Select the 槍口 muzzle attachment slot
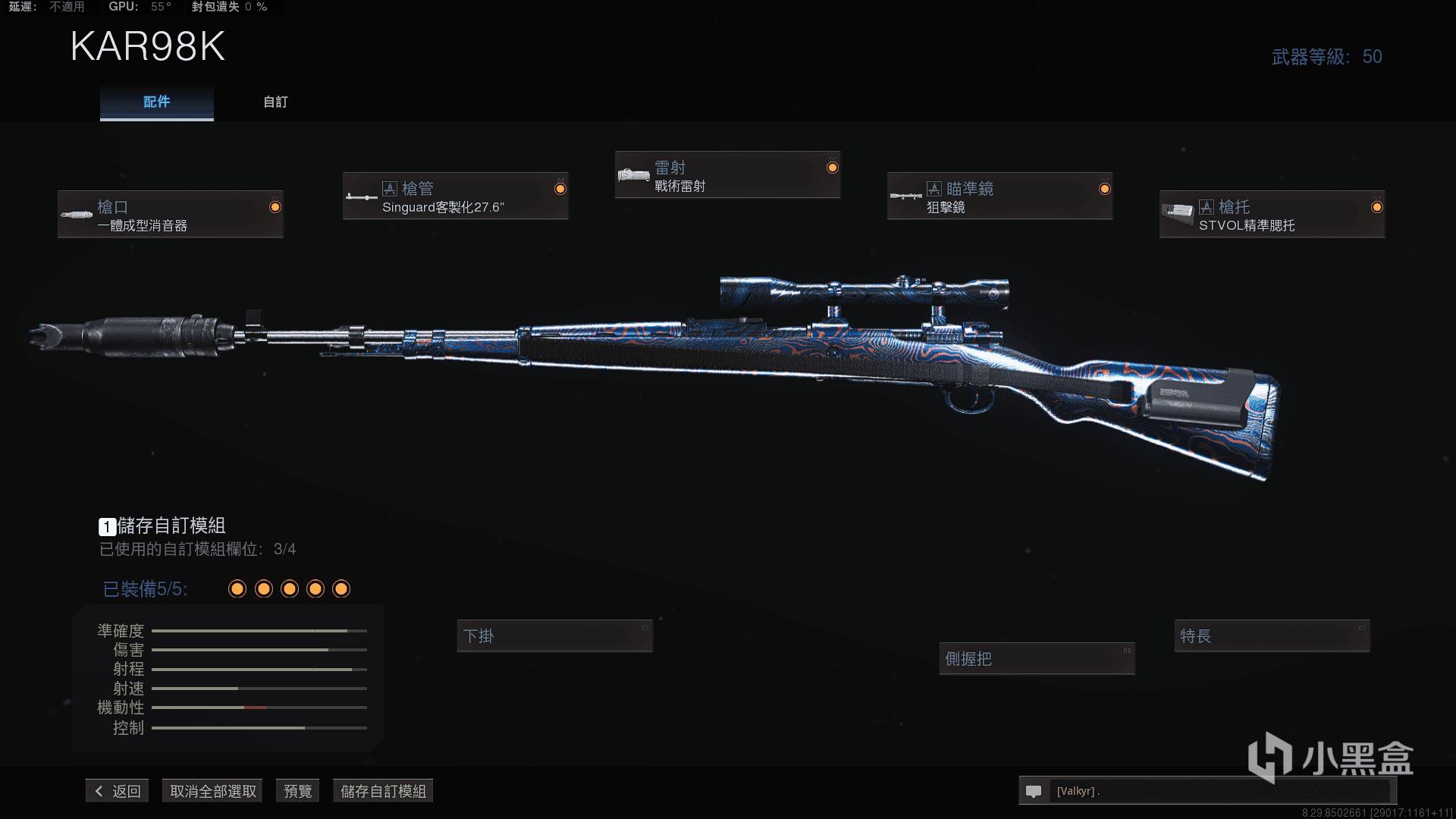The height and width of the screenshot is (819, 1456). (171, 215)
